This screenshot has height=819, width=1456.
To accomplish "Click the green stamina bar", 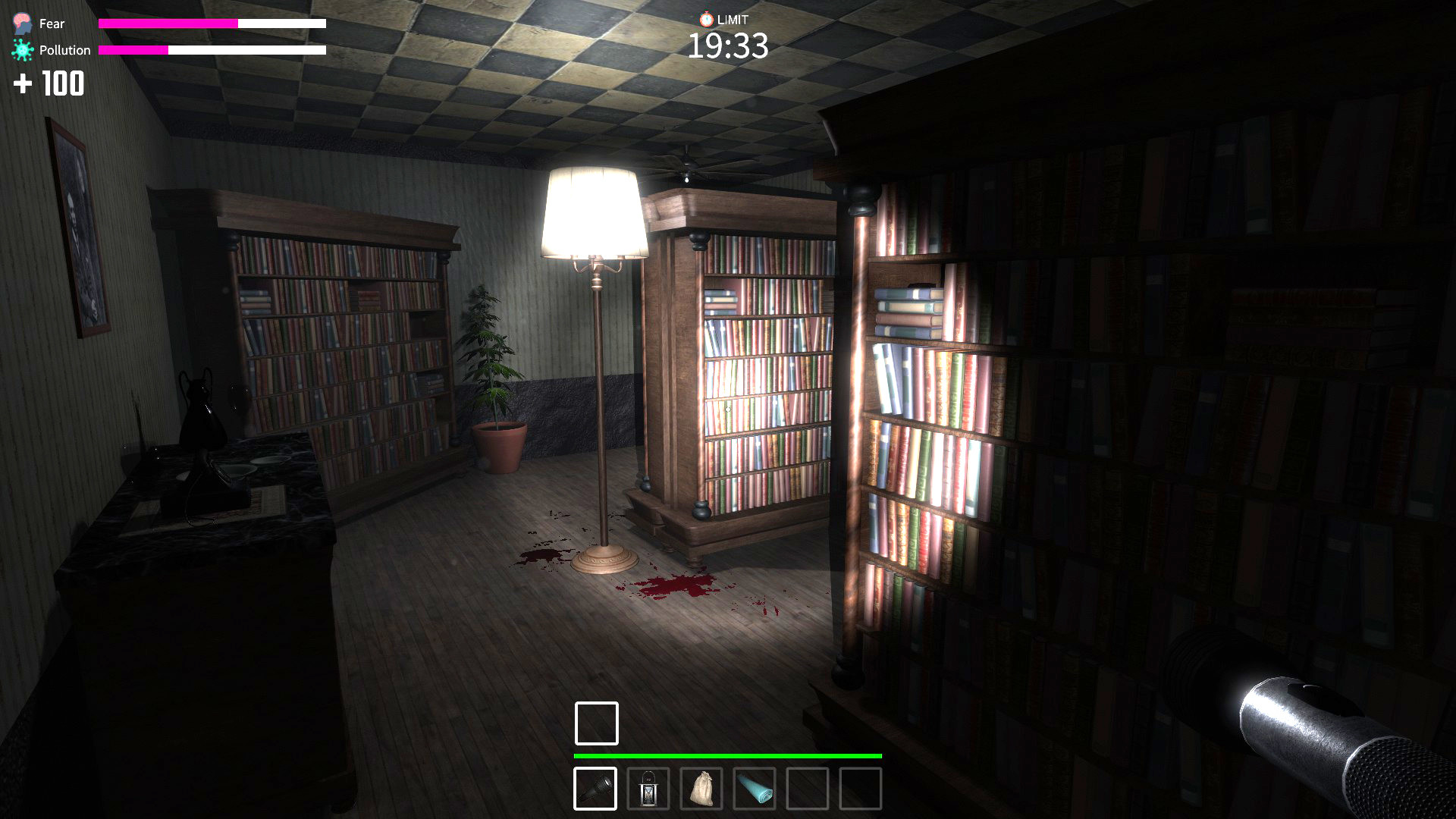I will (728, 756).
